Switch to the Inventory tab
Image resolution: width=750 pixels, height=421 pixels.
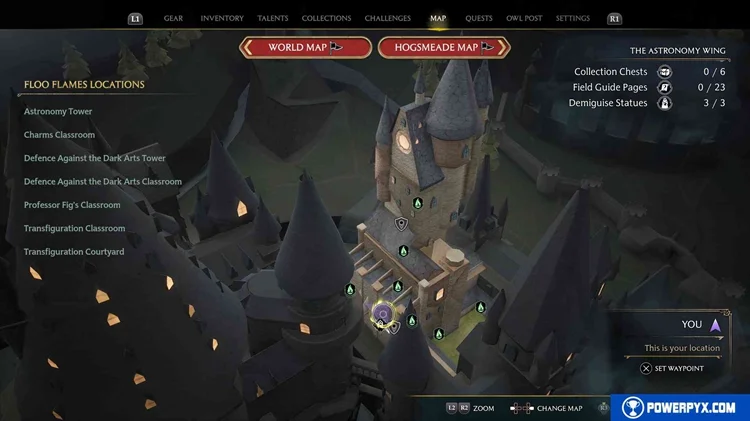[222, 18]
